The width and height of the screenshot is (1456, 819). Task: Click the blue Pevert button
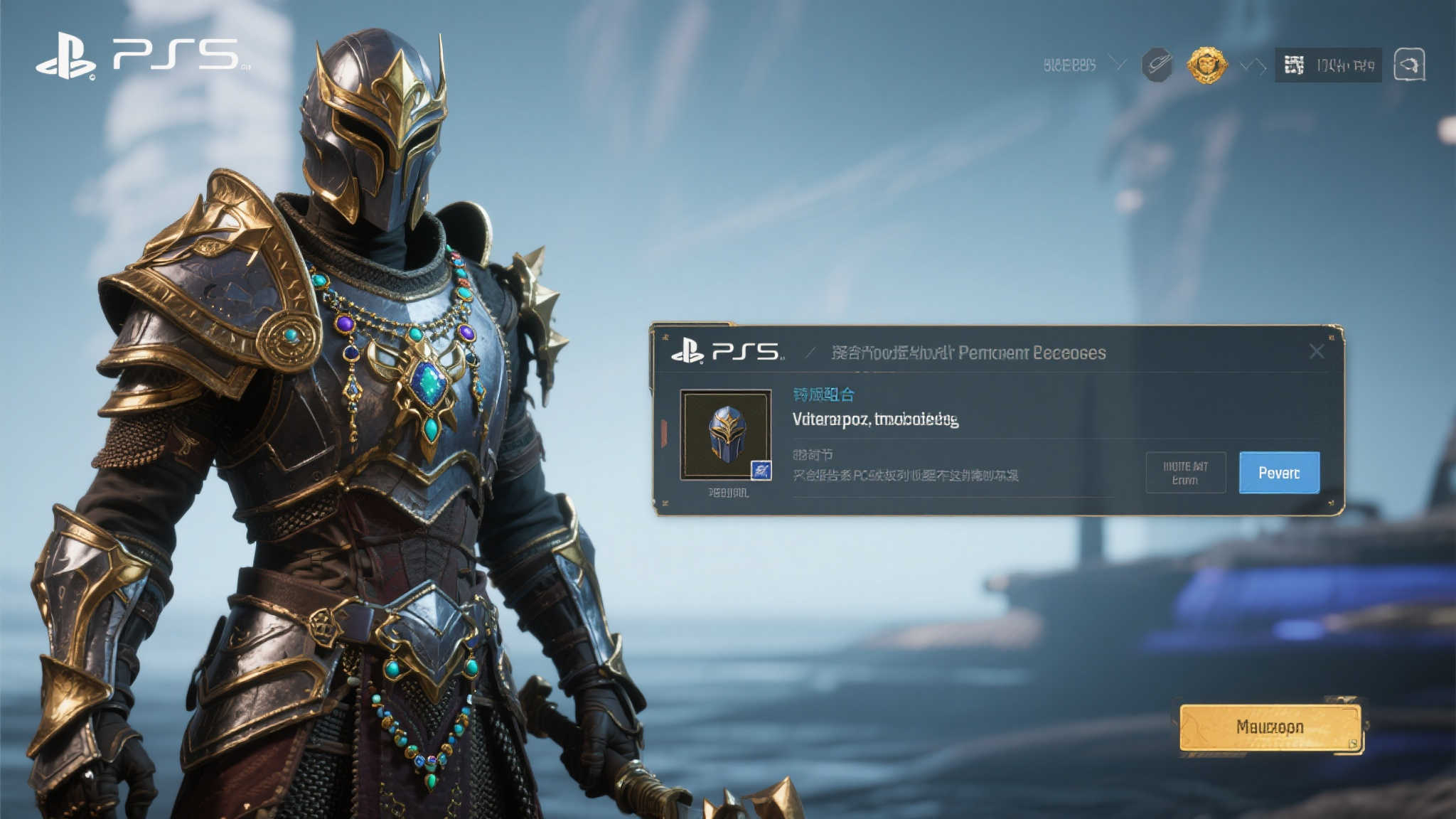pos(1279,473)
